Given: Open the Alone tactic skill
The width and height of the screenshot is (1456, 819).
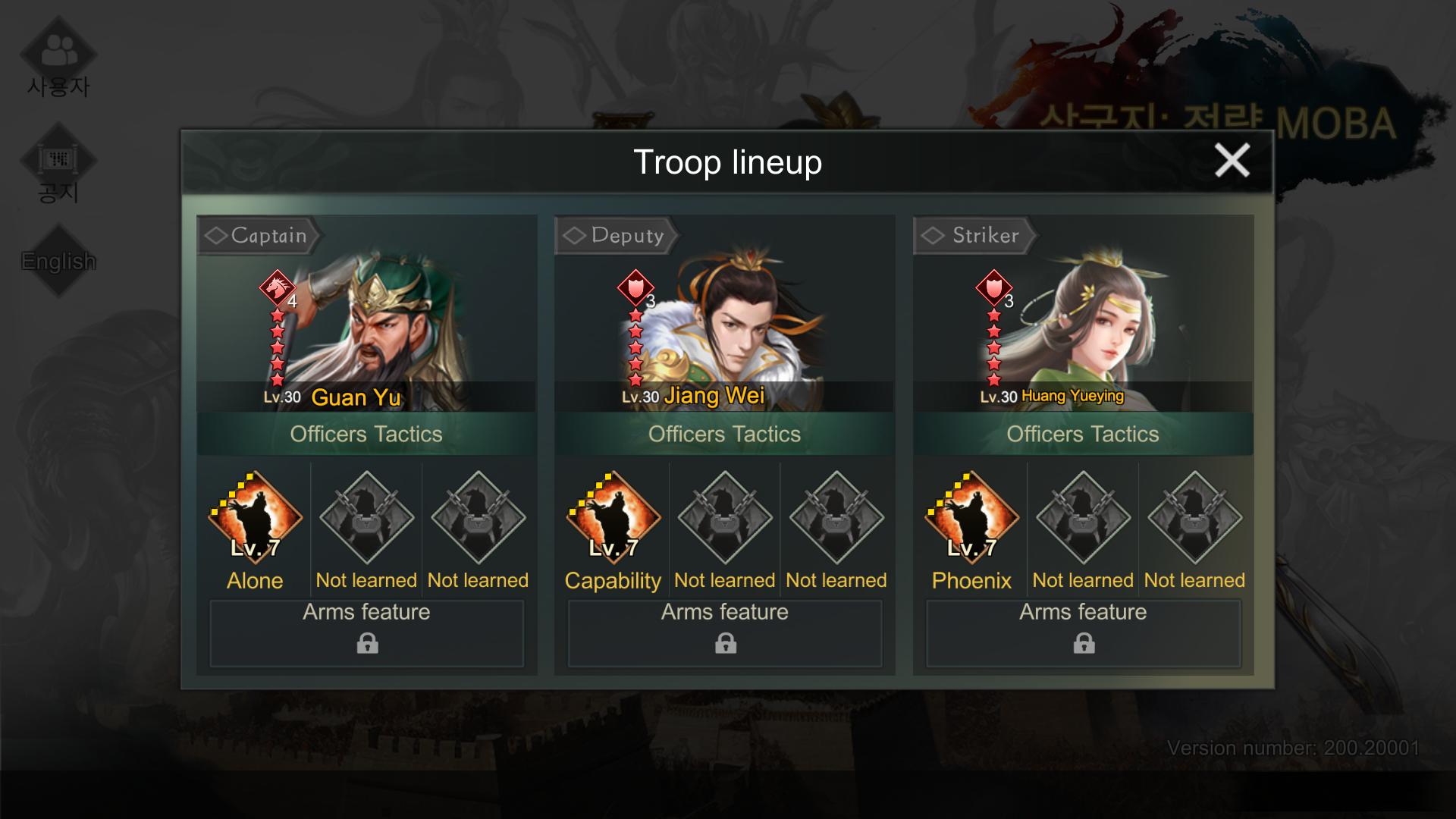Looking at the screenshot, I should [x=255, y=519].
